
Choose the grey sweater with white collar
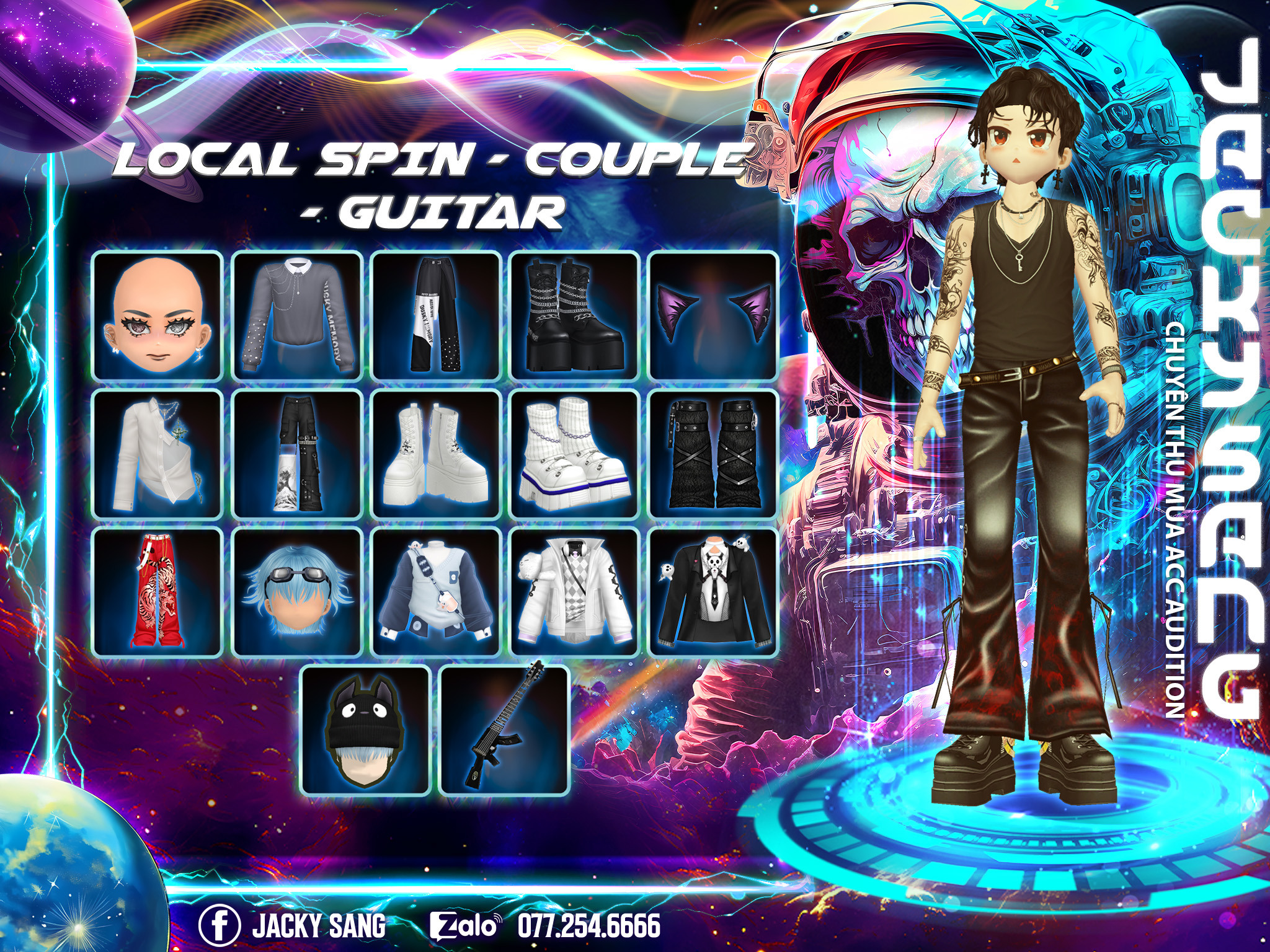(x=297, y=315)
